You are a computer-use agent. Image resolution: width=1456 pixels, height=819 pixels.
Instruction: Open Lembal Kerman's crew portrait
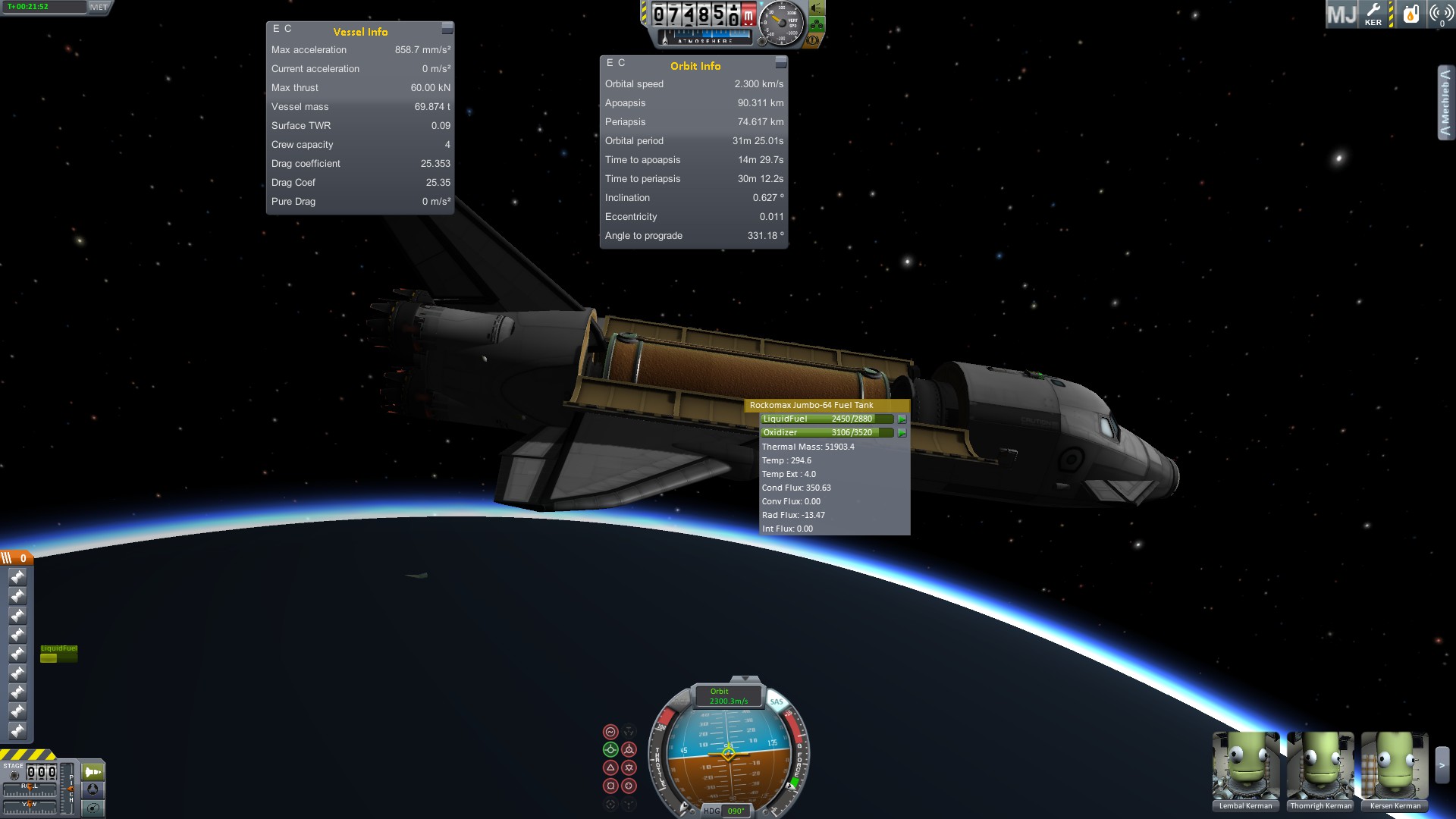tap(1245, 767)
